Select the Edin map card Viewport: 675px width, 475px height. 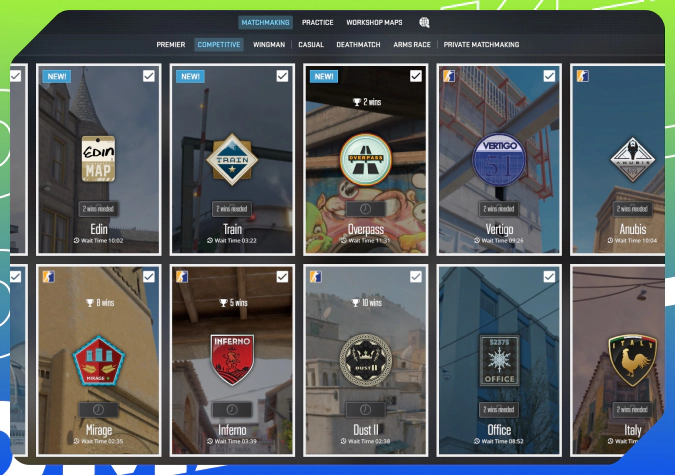[x=98, y=160]
